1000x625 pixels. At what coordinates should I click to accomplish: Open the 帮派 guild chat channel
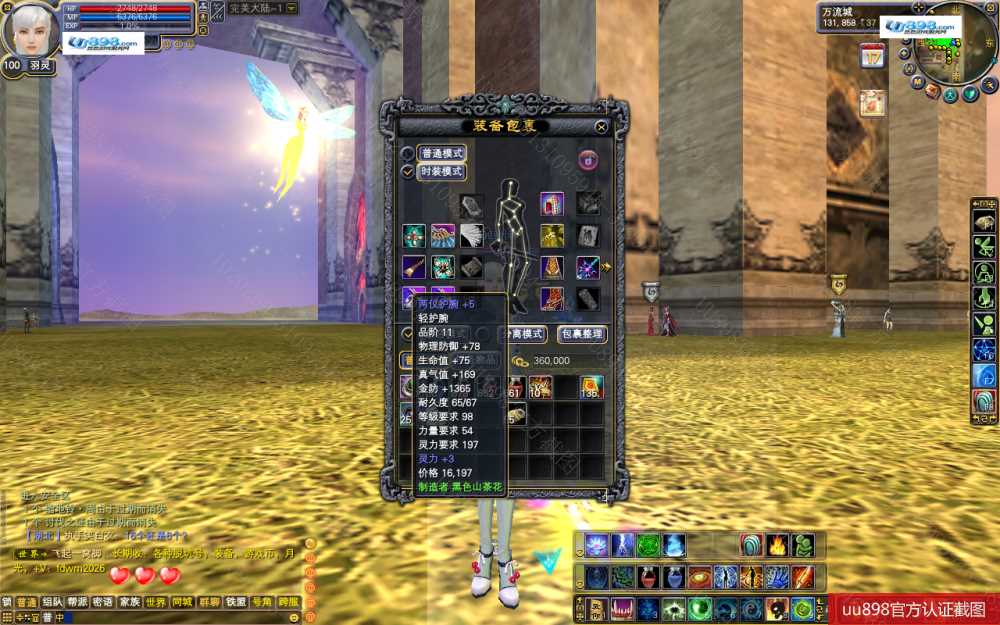[x=78, y=602]
